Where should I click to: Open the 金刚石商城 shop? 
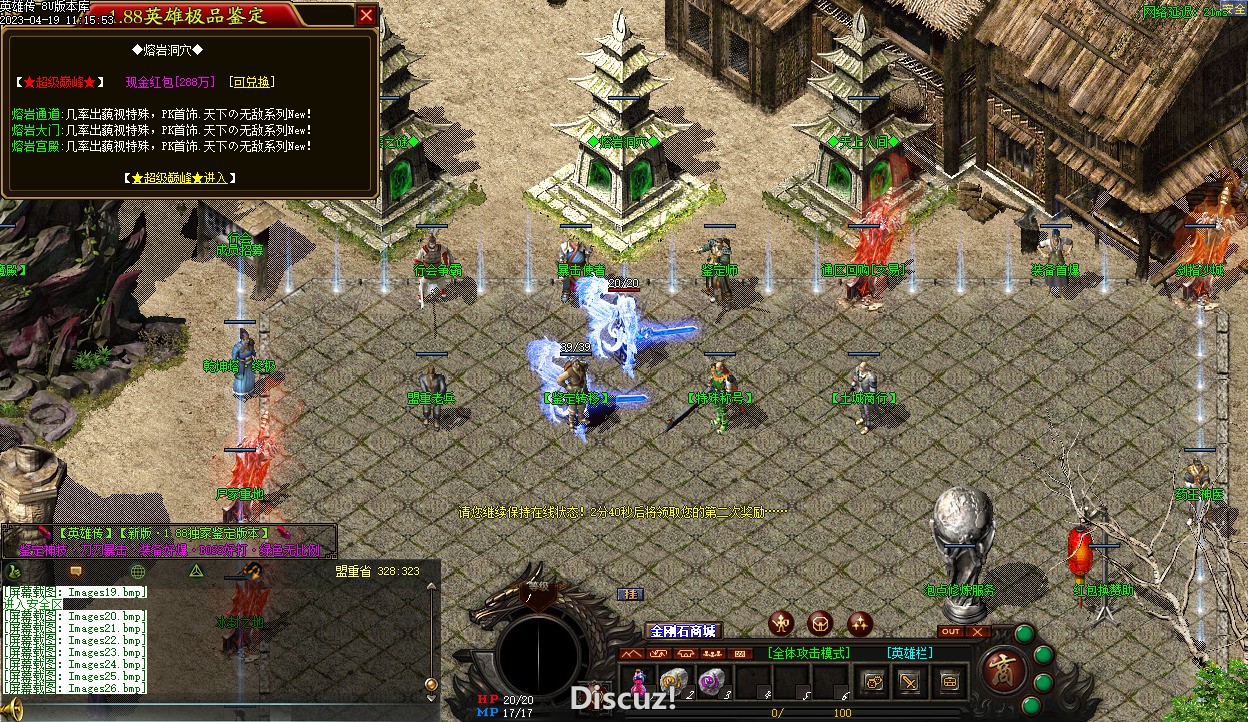(x=683, y=631)
